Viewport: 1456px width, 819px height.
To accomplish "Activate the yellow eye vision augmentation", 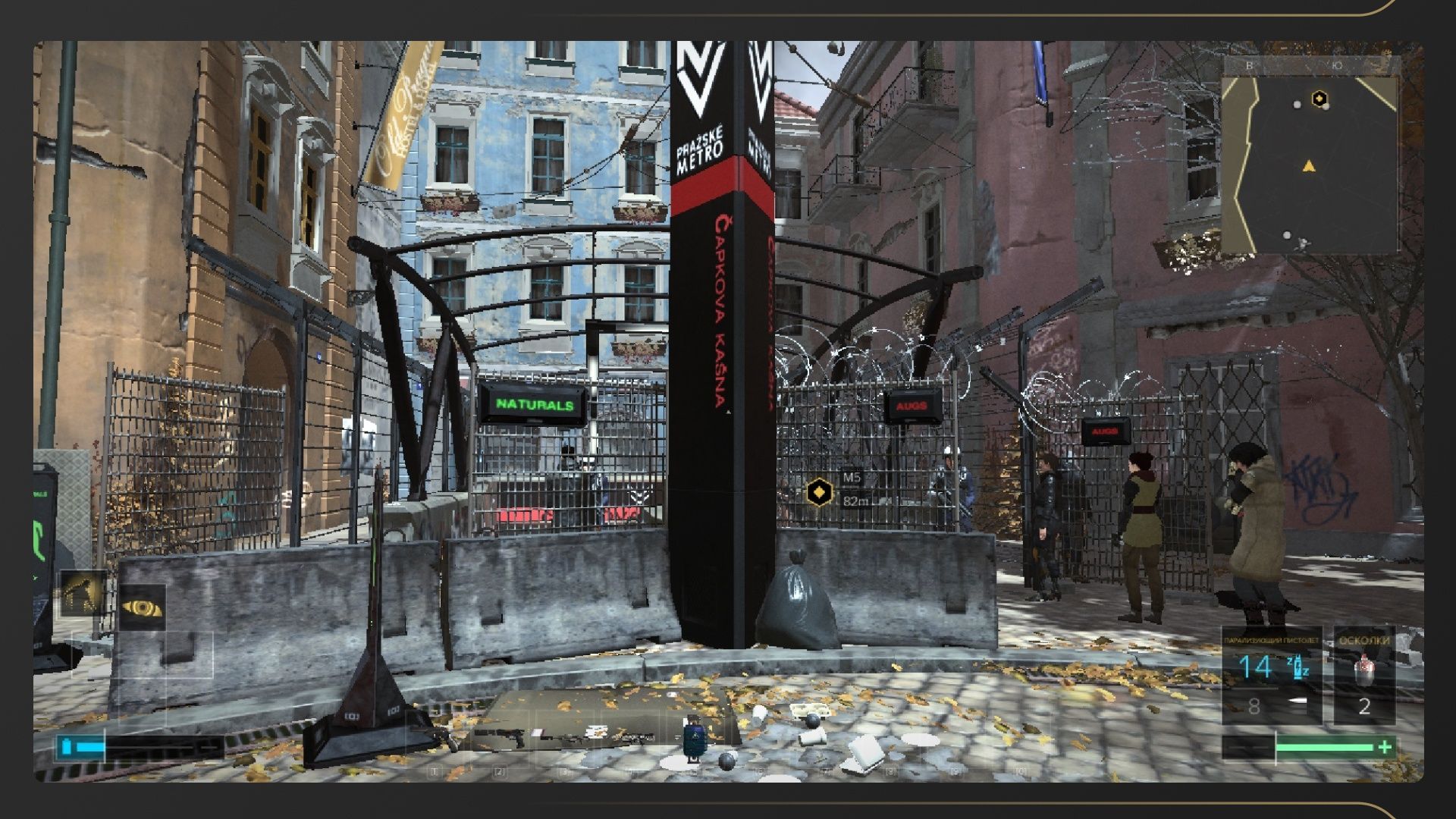I will (142, 607).
